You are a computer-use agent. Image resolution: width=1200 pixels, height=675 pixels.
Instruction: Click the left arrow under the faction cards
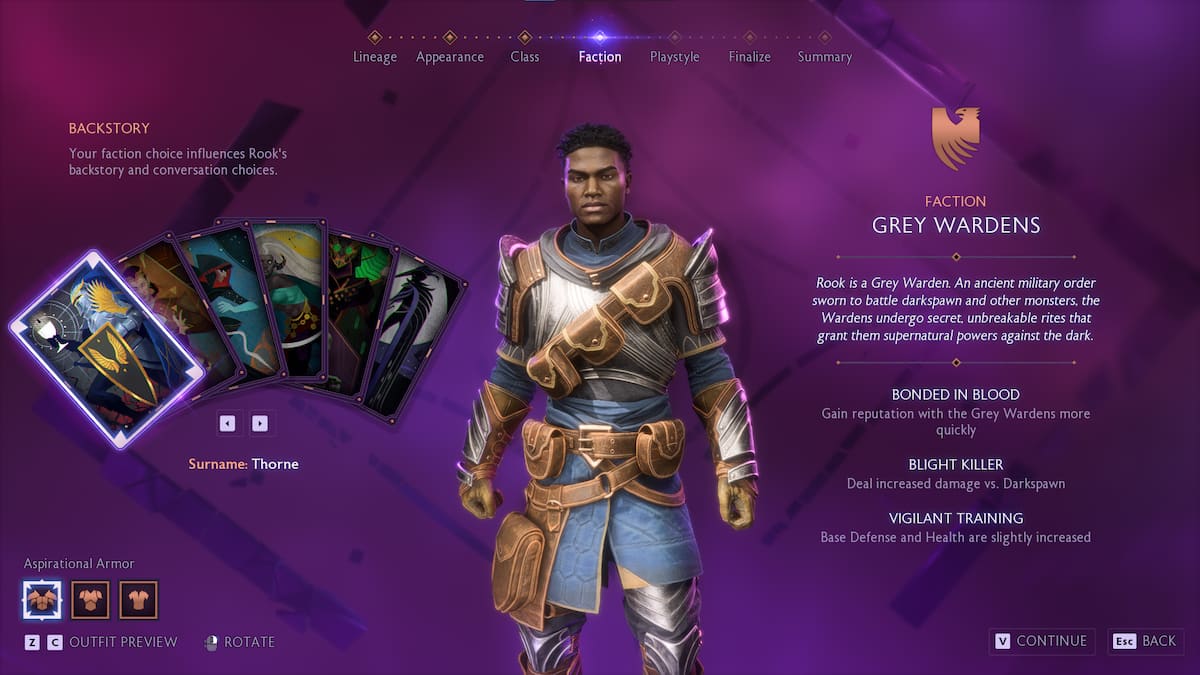click(x=228, y=423)
